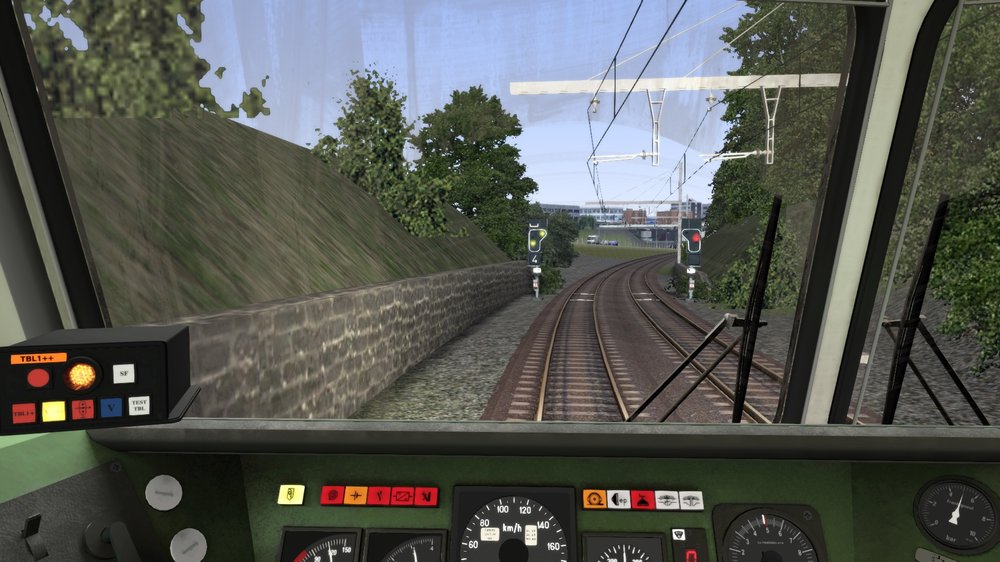This screenshot has height=562, width=1000.
Task: Hit the red TBL1+ square button
Action: click(x=22, y=412)
